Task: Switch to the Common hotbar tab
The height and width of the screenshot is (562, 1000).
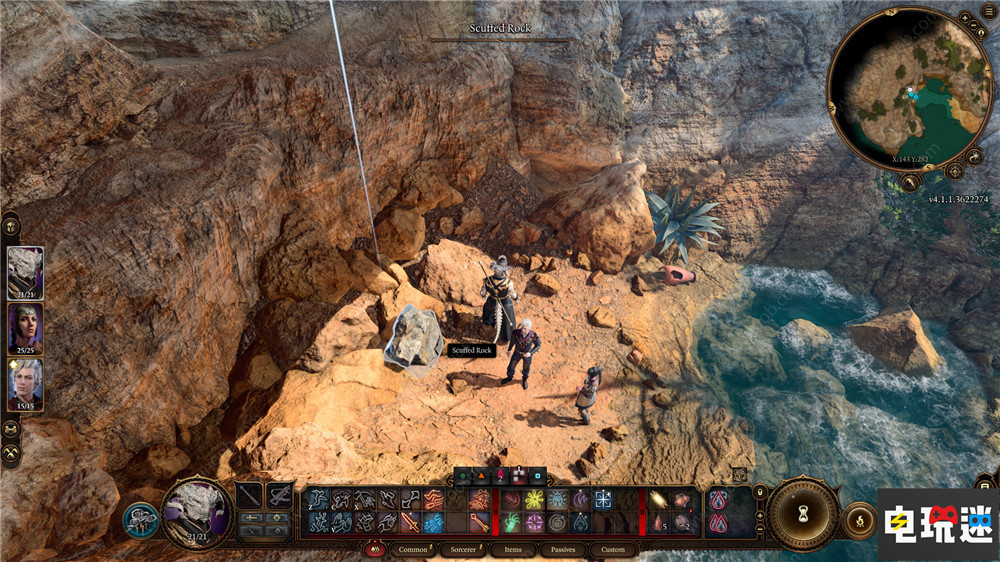Action: pos(412,549)
